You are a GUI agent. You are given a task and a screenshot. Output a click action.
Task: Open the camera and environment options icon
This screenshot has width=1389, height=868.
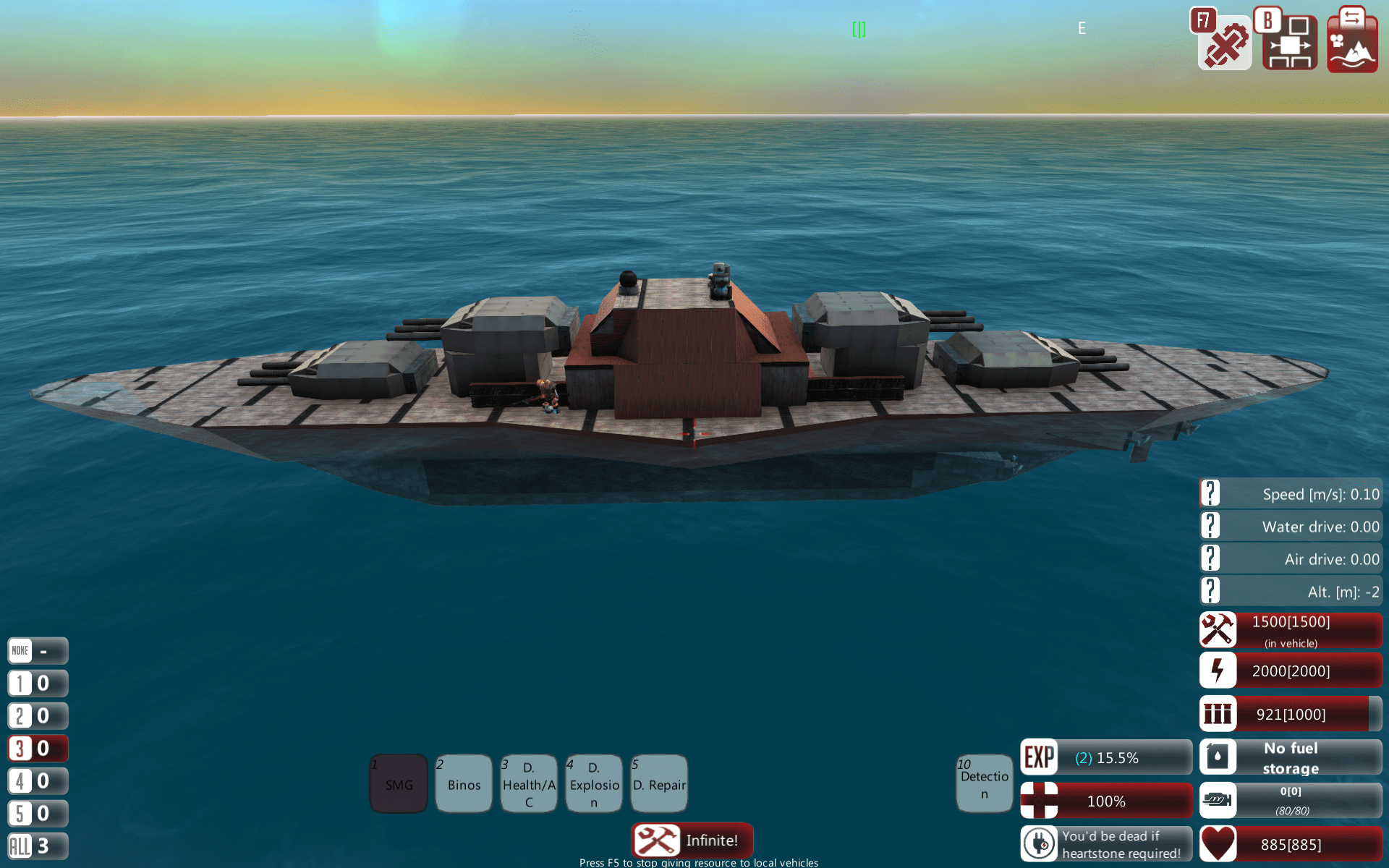[1351, 43]
